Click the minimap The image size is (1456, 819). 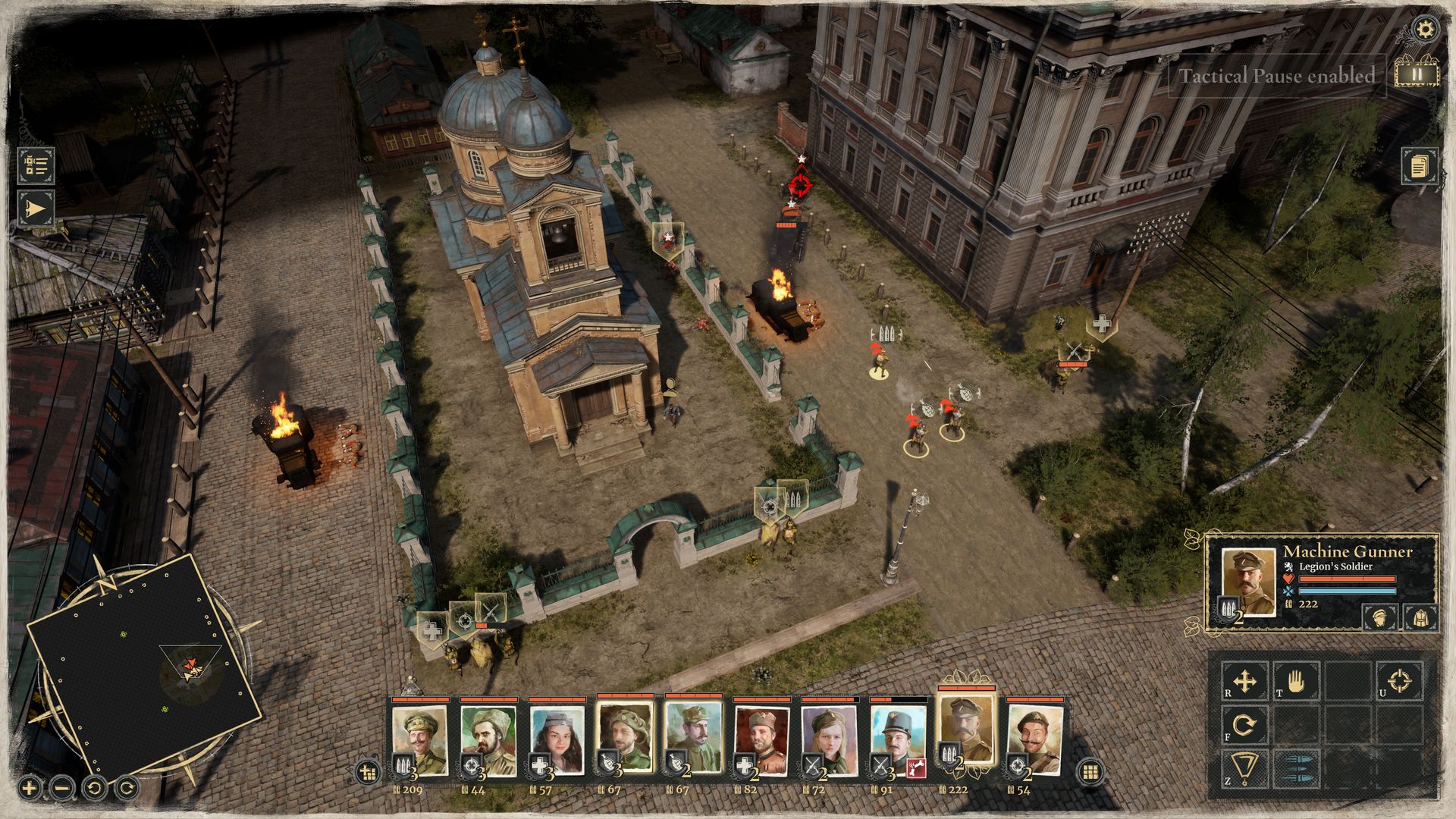[x=144, y=667]
